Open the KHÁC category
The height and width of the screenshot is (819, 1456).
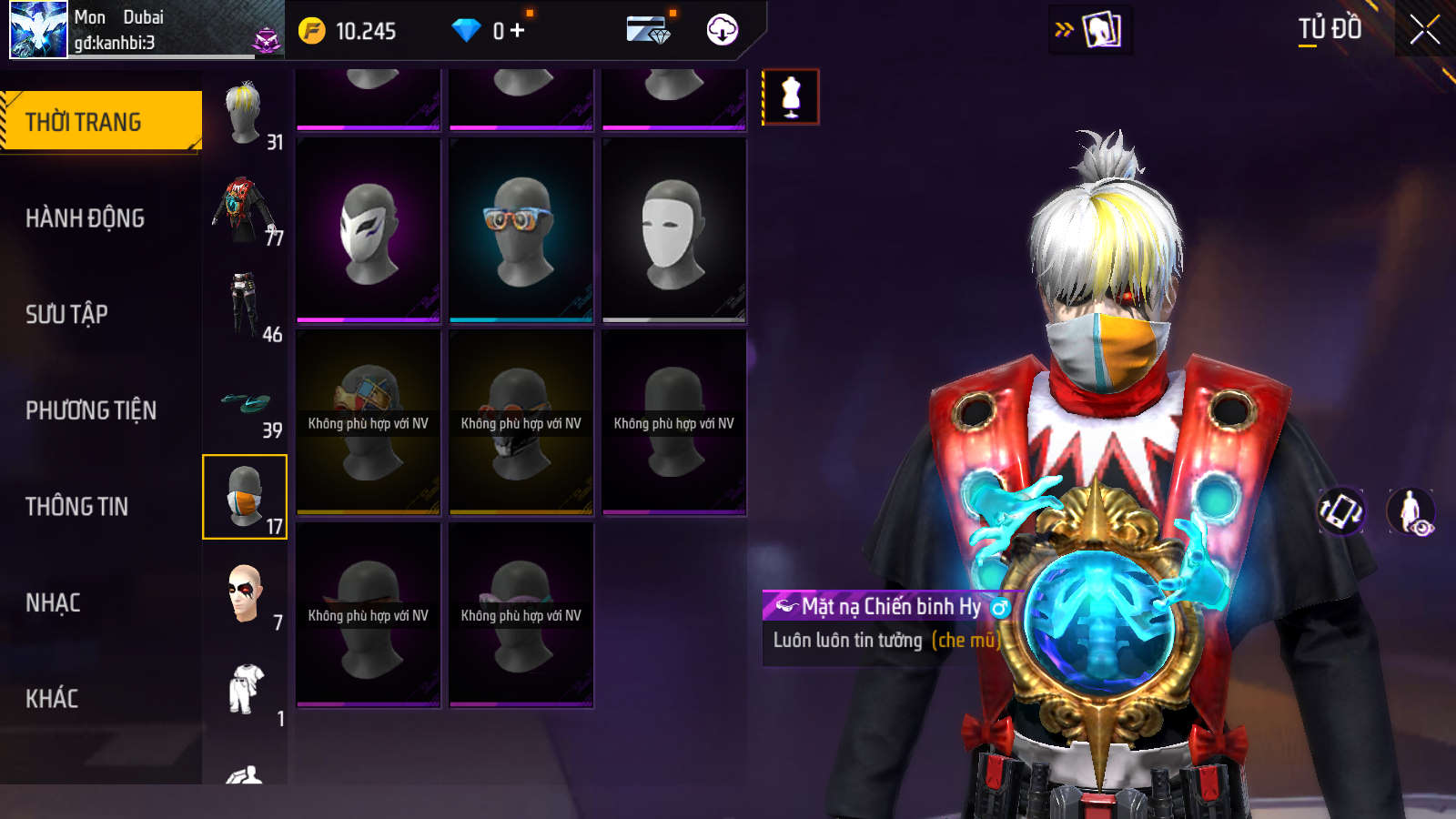pyautogui.click(x=52, y=699)
